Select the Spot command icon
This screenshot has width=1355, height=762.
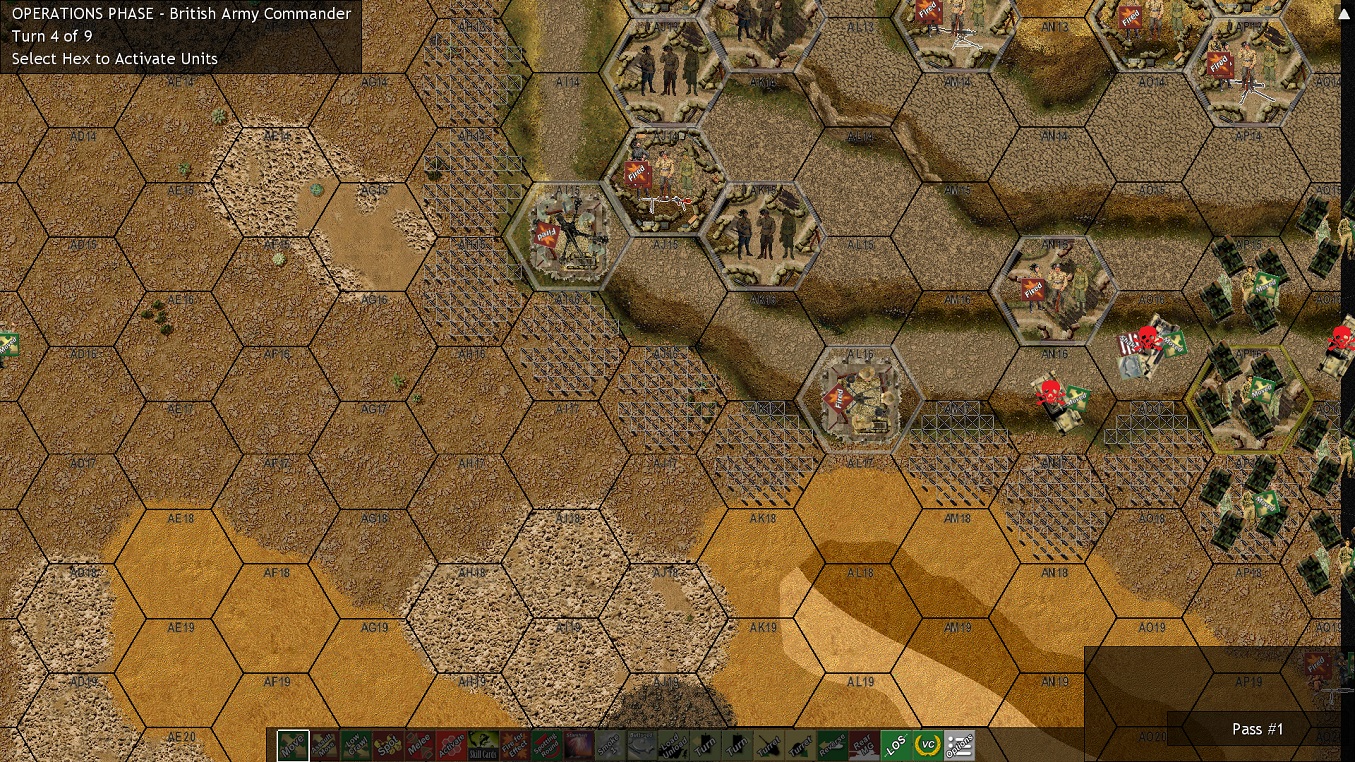click(x=388, y=745)
